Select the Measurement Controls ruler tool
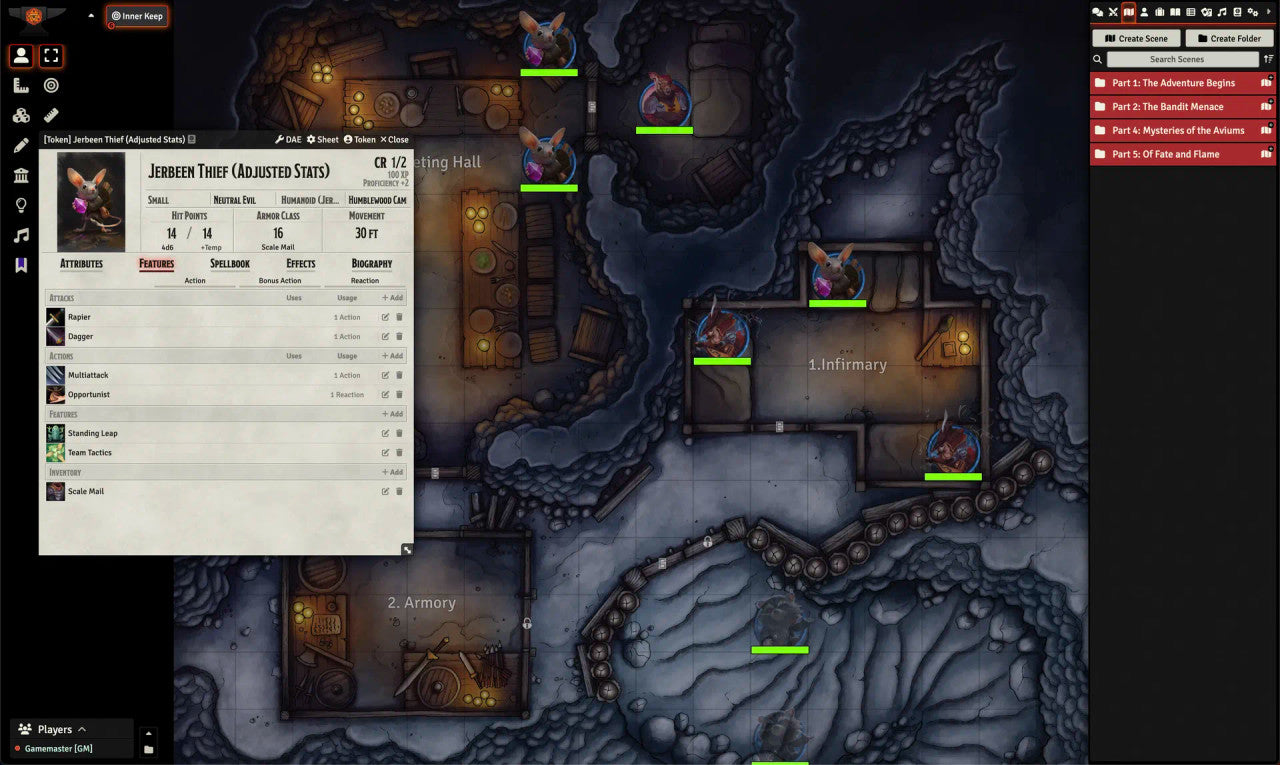The image size is (1280, 765). tap(22, 85)
